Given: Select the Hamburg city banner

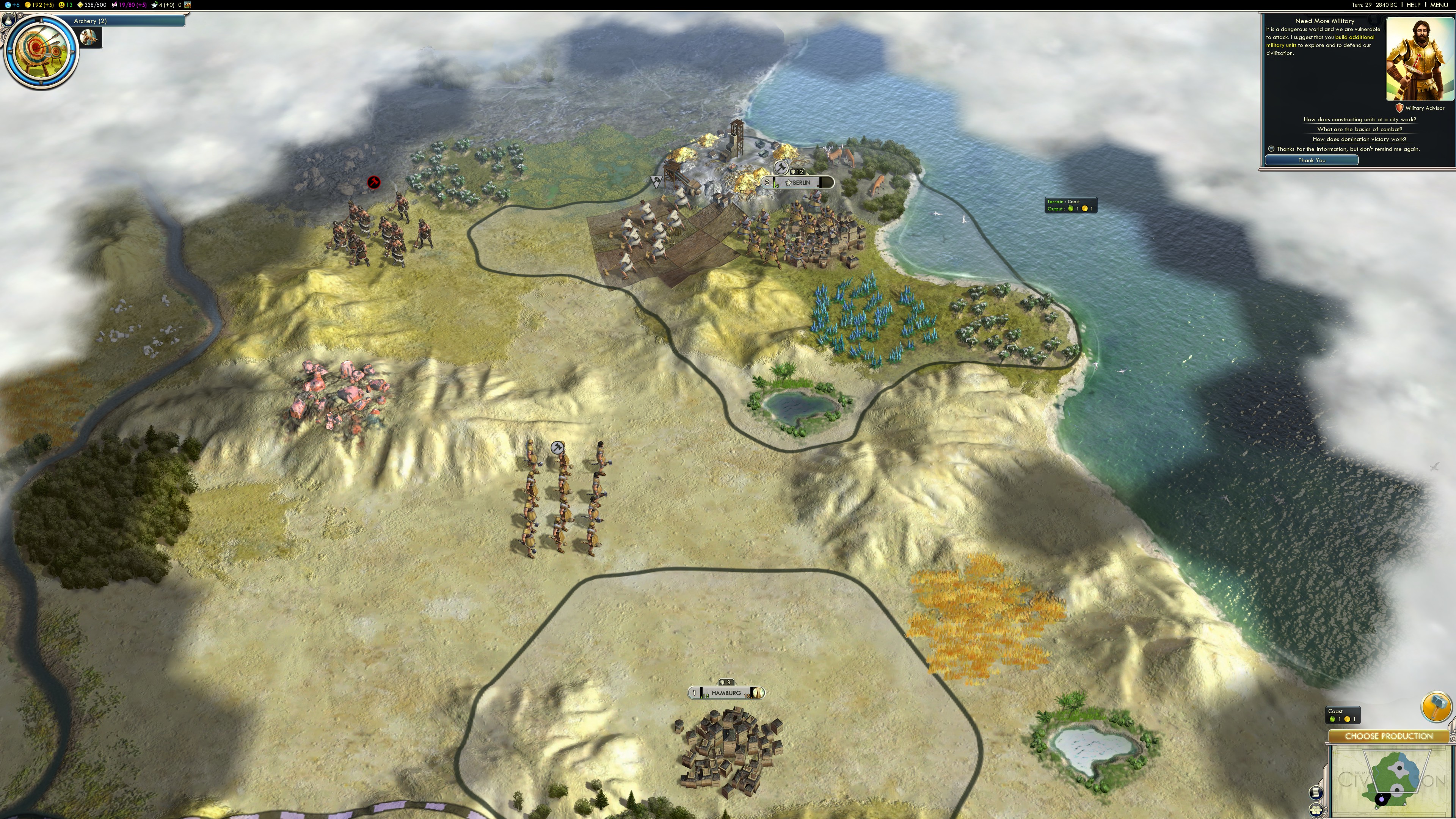Looking at the screenshot, I should [726, 693].
